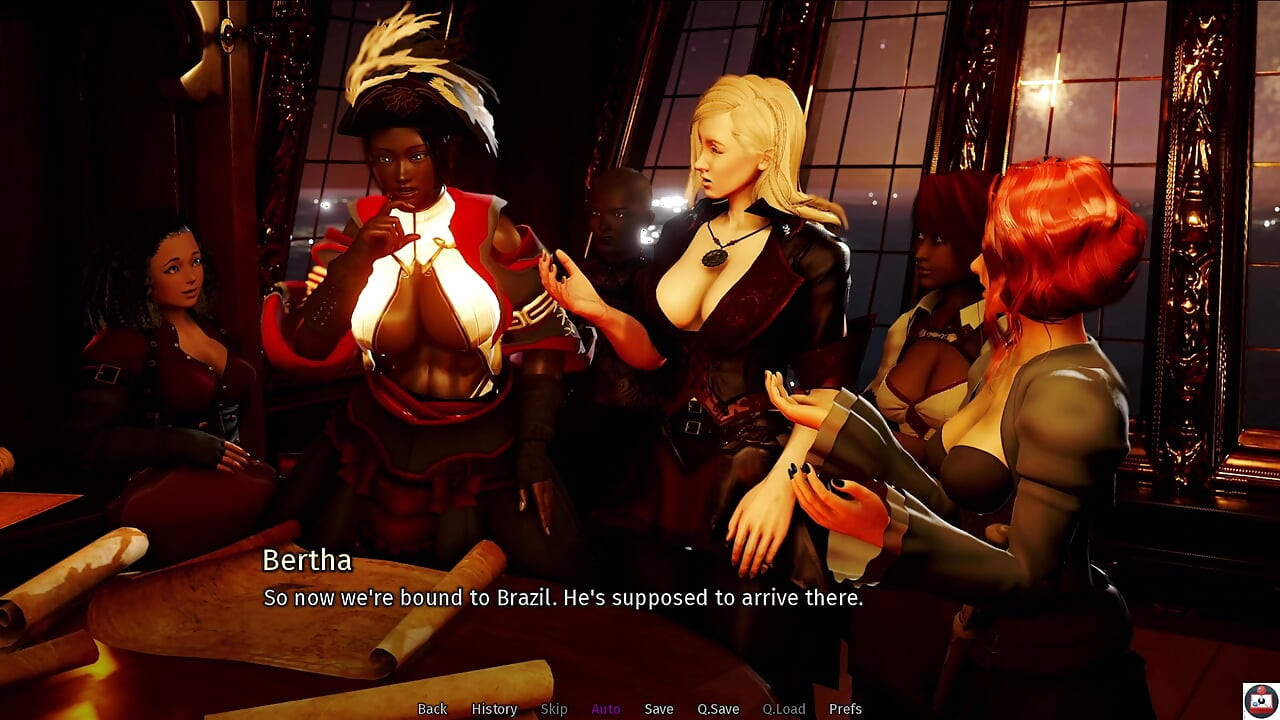
Task: Go Back to the previous dialogue line
Action: tap(432, 709)
